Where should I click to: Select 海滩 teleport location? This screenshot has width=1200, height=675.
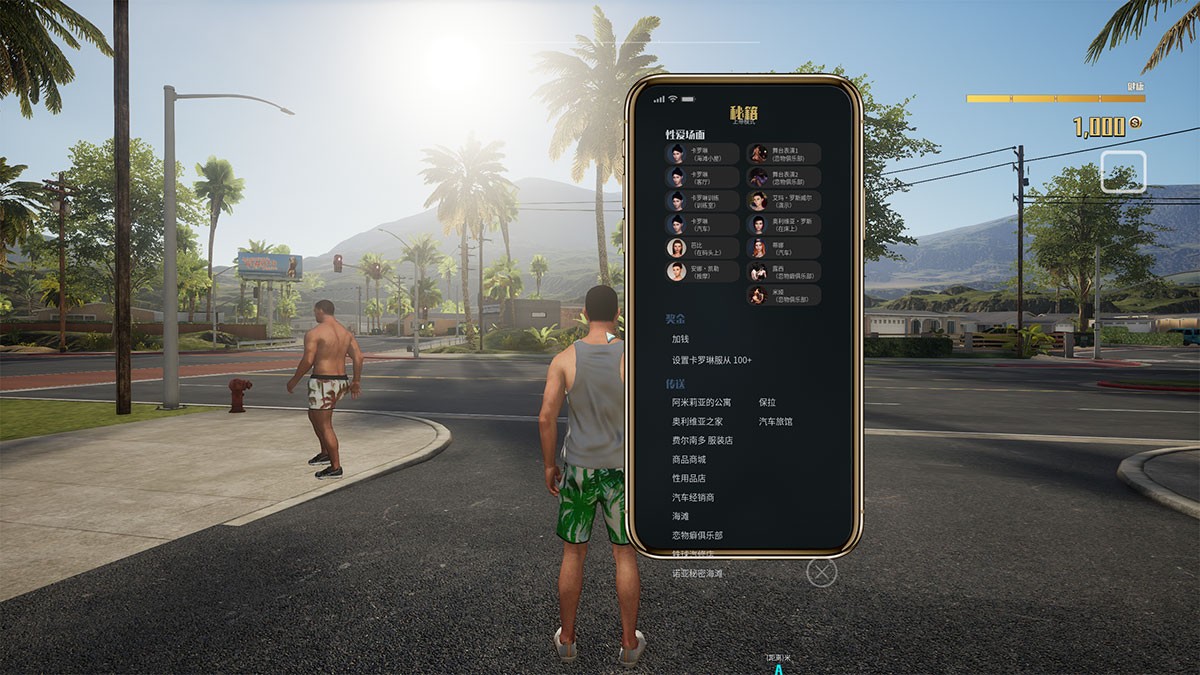(x=681, y=516)
